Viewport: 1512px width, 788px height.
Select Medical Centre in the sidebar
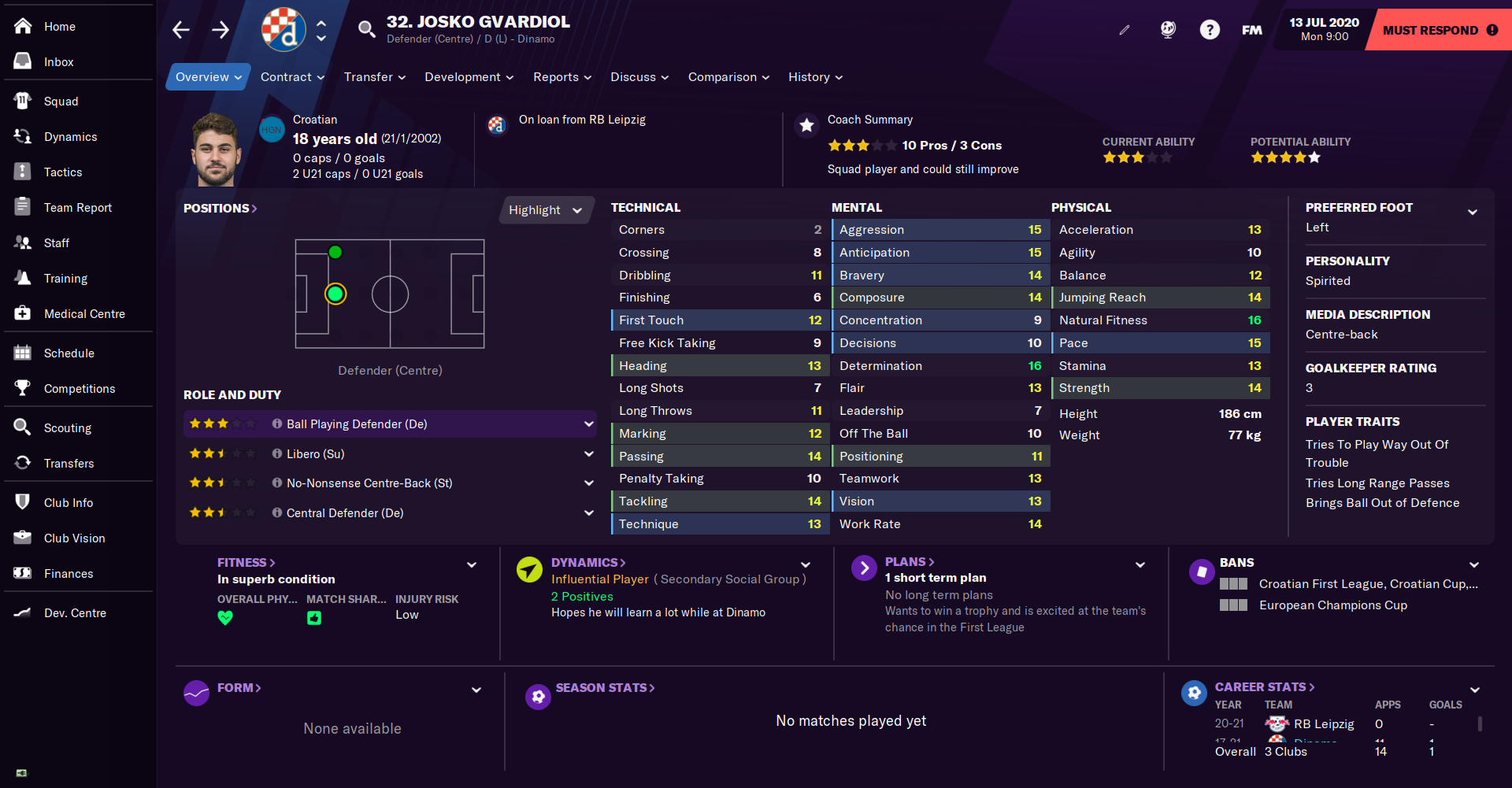pos(83,314)
